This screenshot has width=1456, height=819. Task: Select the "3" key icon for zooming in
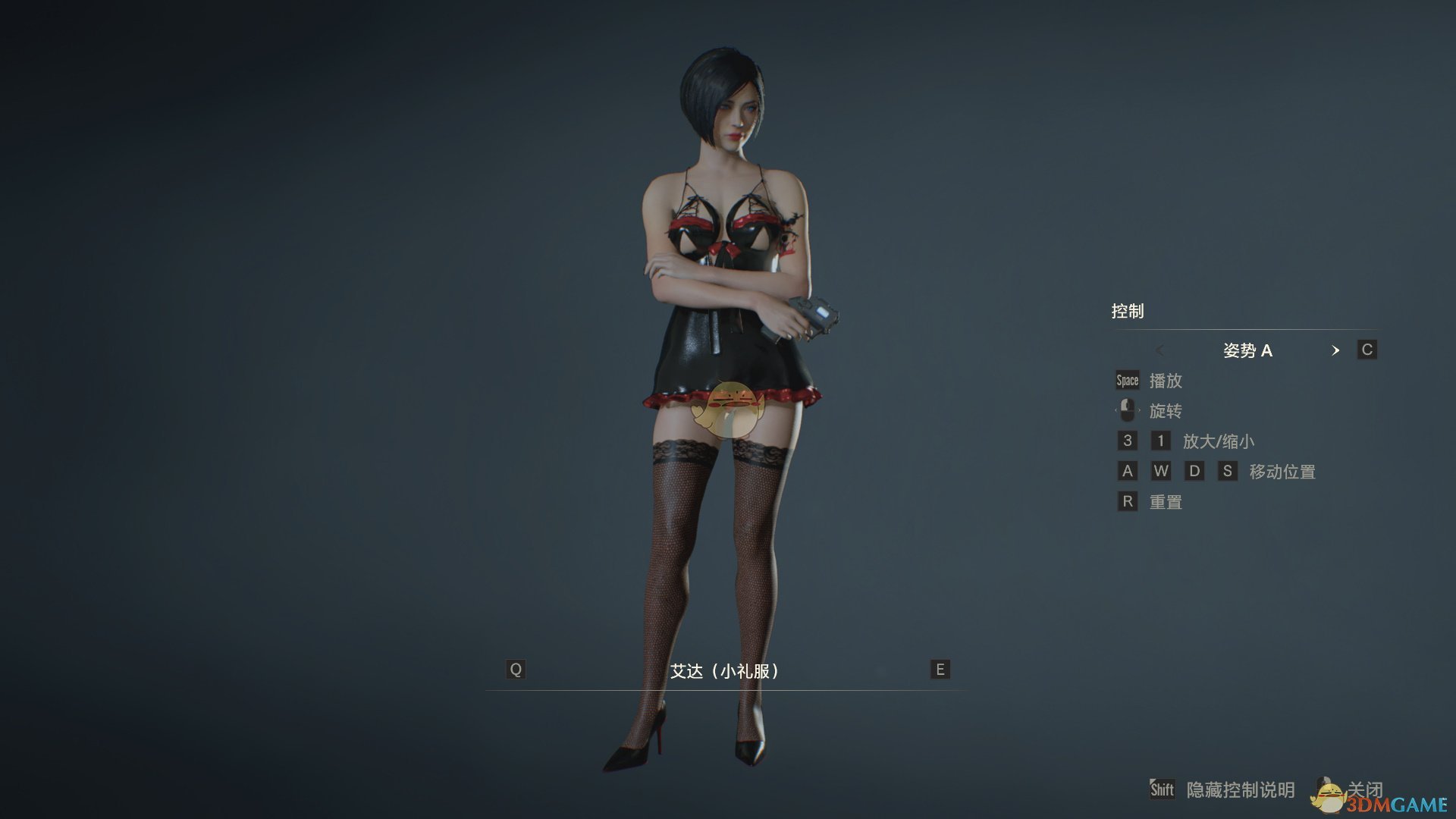tap(1127, 441)
